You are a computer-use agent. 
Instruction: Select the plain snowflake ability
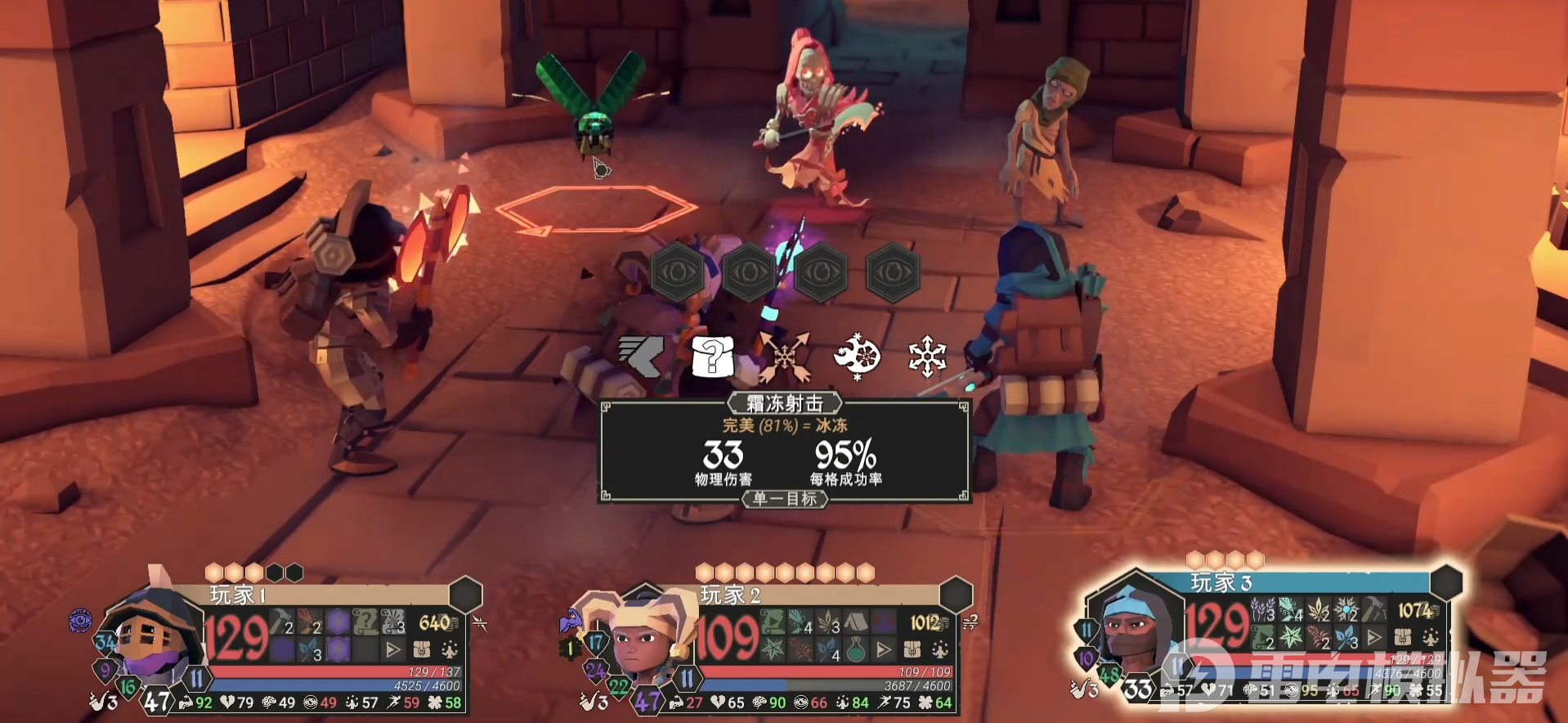point(927,357)
